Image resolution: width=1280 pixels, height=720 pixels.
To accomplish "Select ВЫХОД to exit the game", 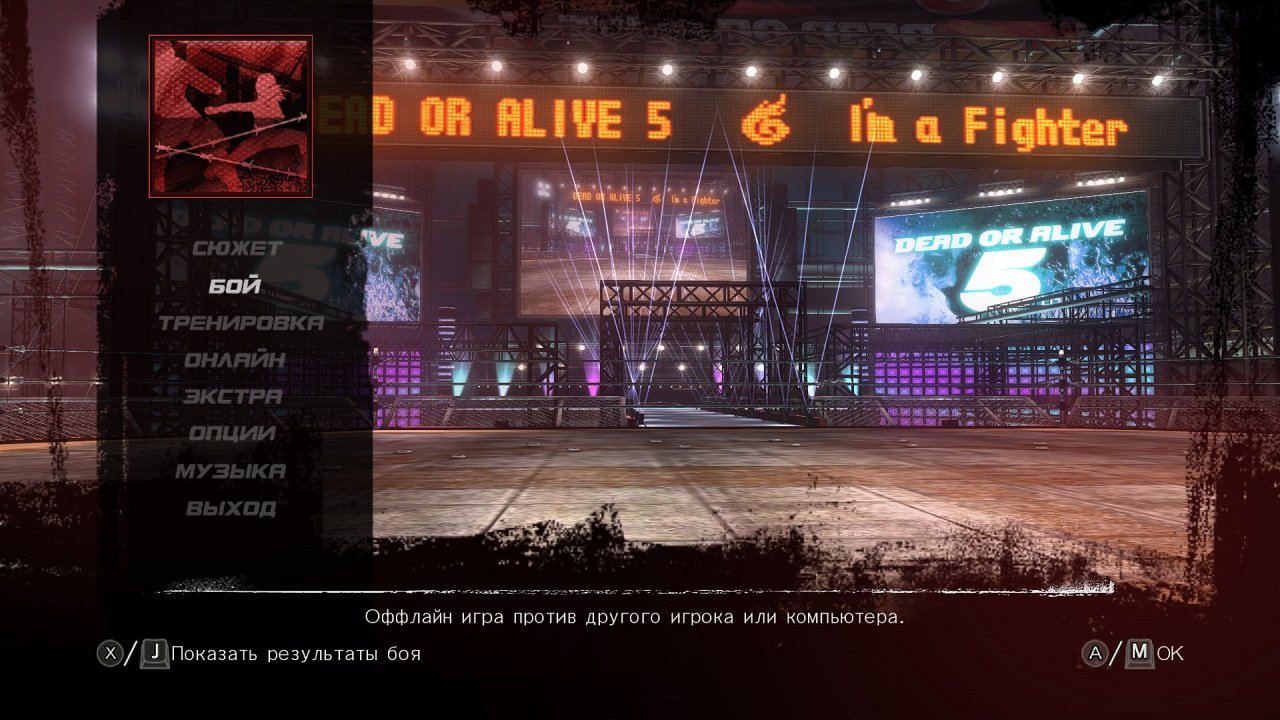I will (233, 508).
